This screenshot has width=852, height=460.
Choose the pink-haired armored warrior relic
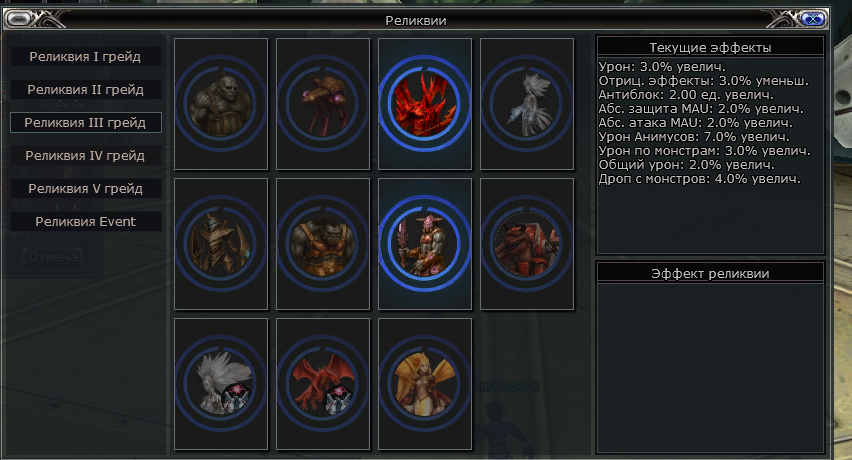pyautogui.click(x=425, y=243)
